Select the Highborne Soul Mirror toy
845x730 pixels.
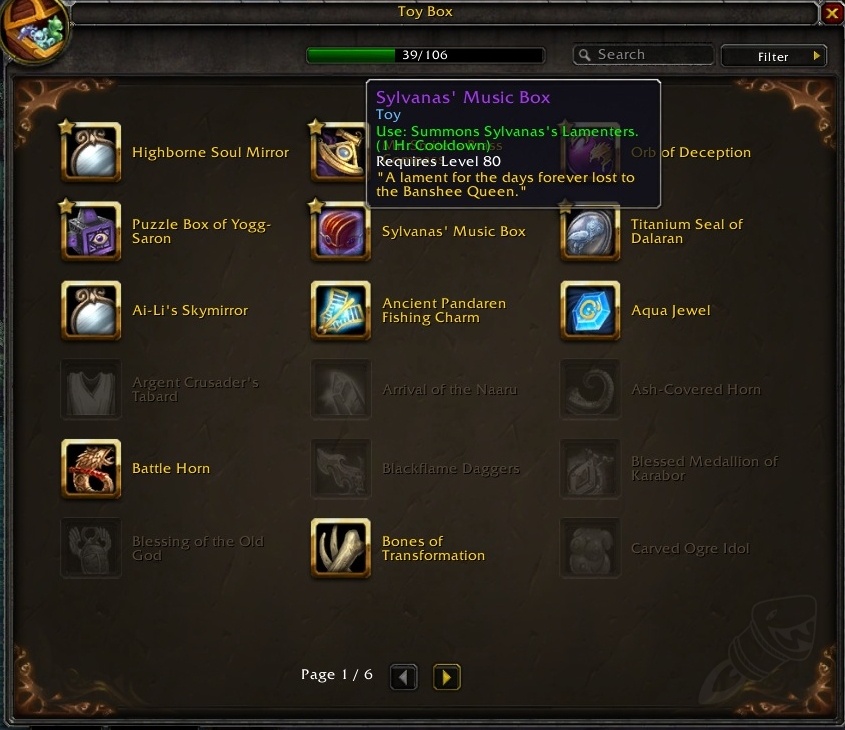[91, 152]
